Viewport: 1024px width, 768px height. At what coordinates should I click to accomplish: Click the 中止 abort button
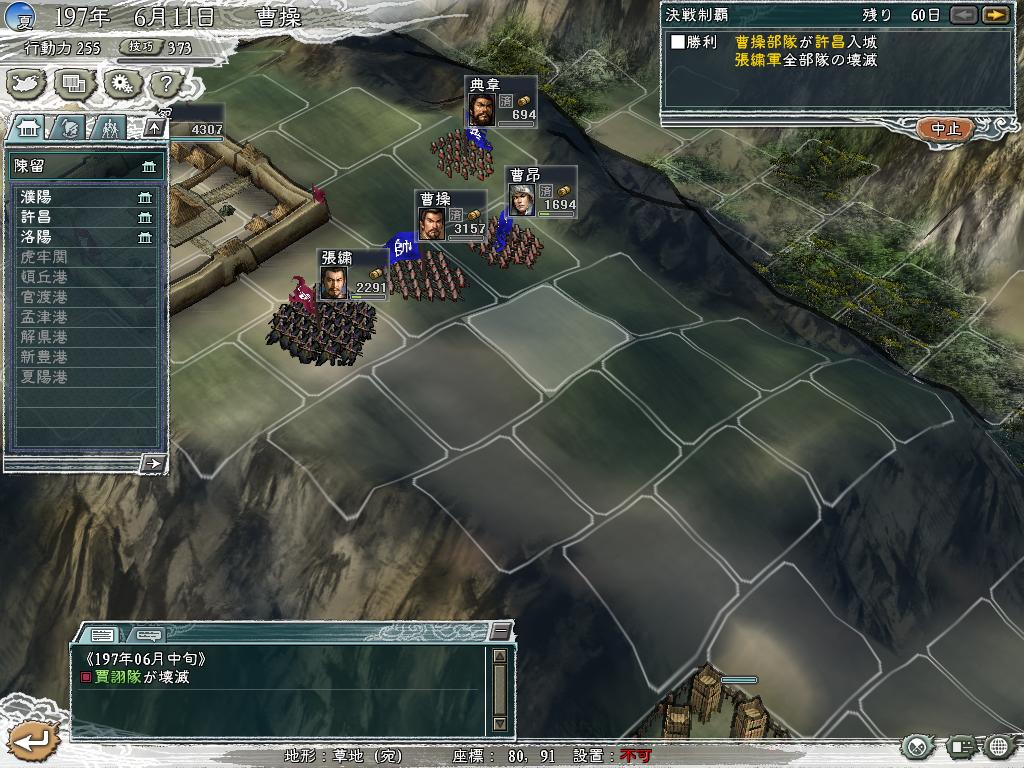click(945, 129)
